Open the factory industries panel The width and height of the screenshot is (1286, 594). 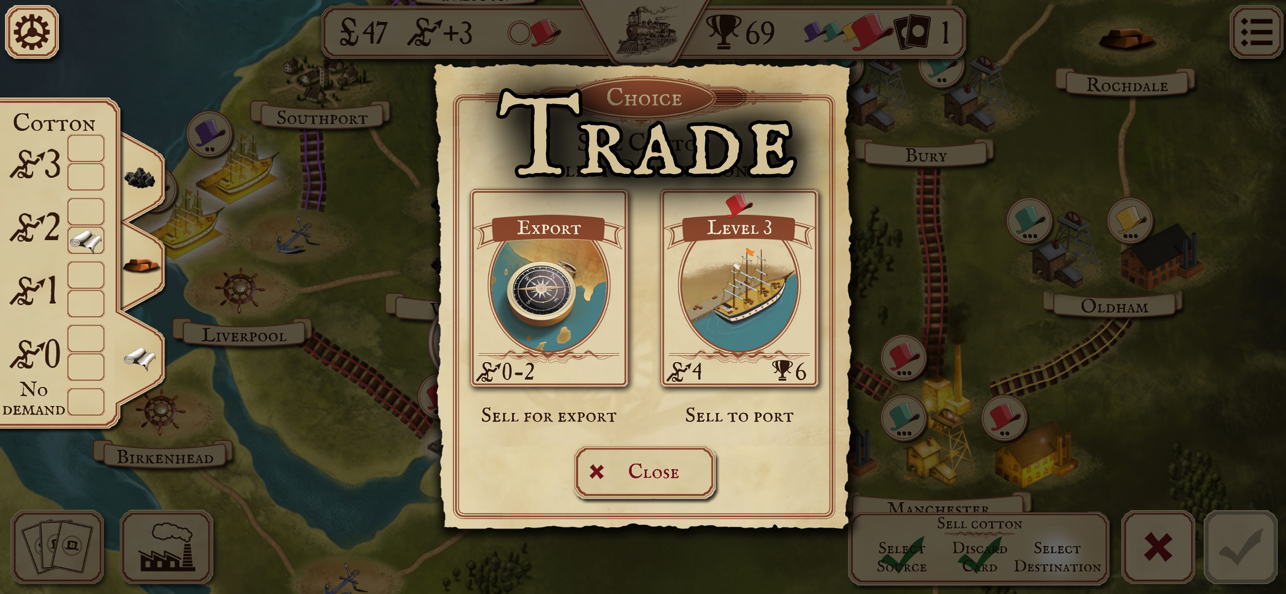(167, 547)
